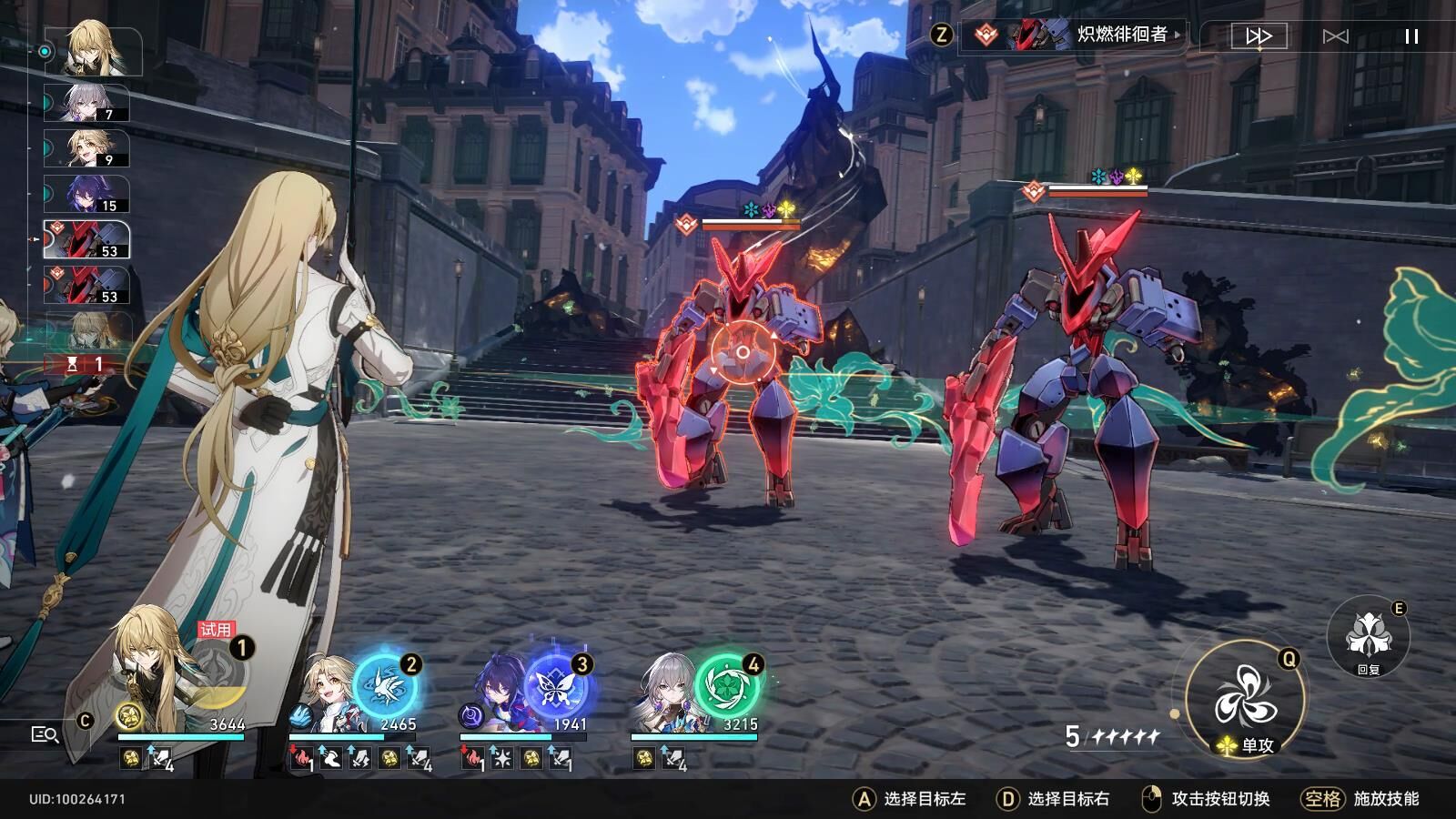Screen dimensions: 1456x819
Task: Open the Blazing Wanderer enemy info panel
Action: [x=1074, y=35]
